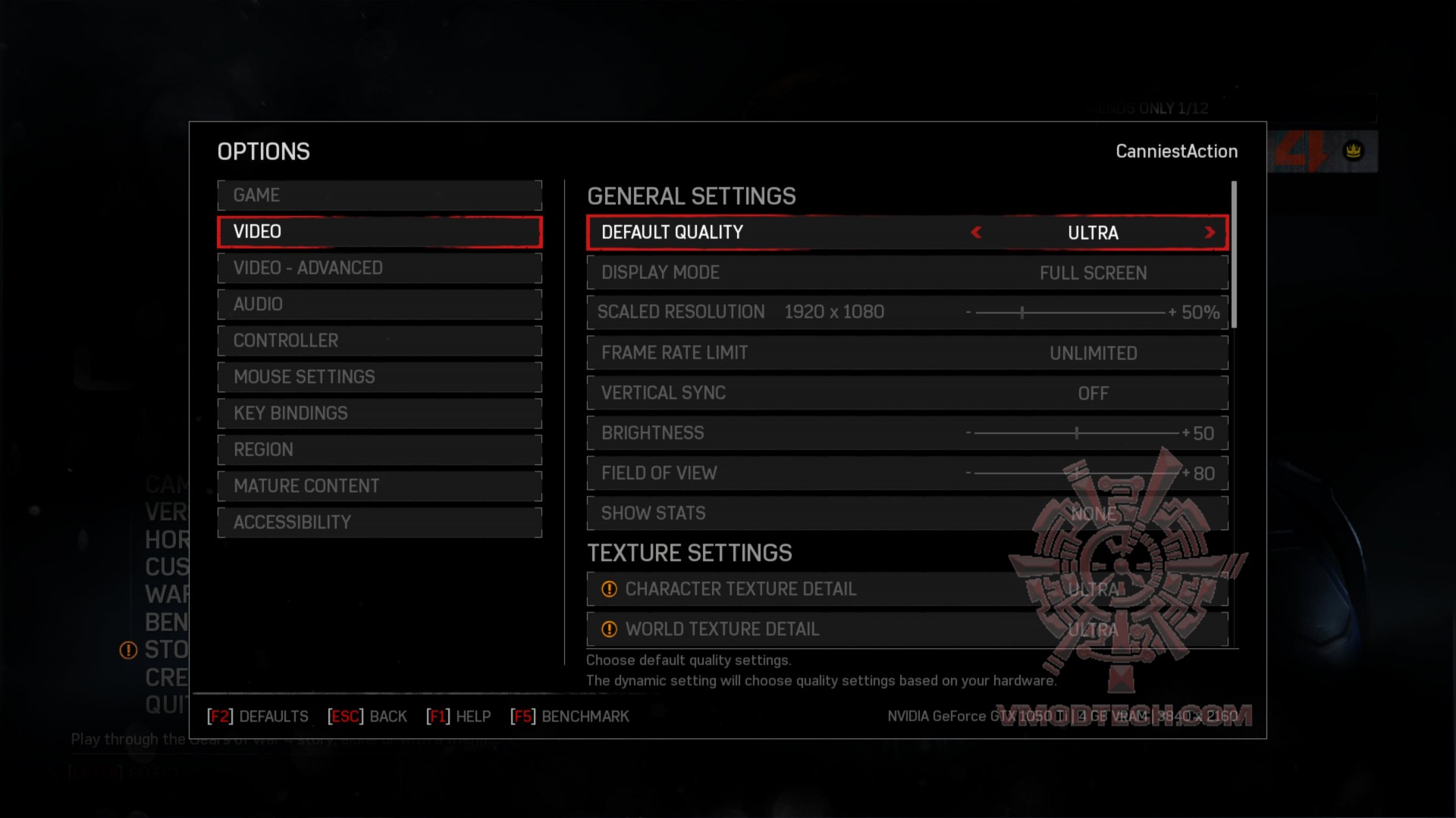
Task: Go to Mouse Settings
Action: coord(379,378)
